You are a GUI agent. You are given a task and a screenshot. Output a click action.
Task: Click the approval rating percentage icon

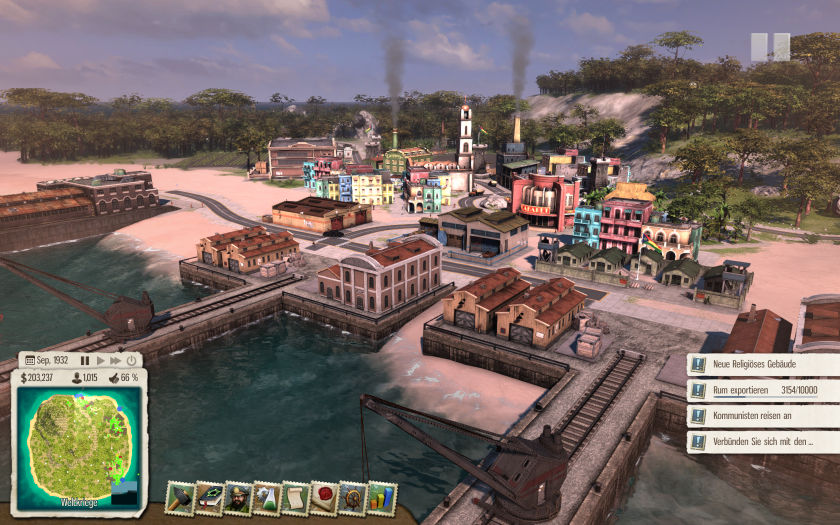pos(113,378)
